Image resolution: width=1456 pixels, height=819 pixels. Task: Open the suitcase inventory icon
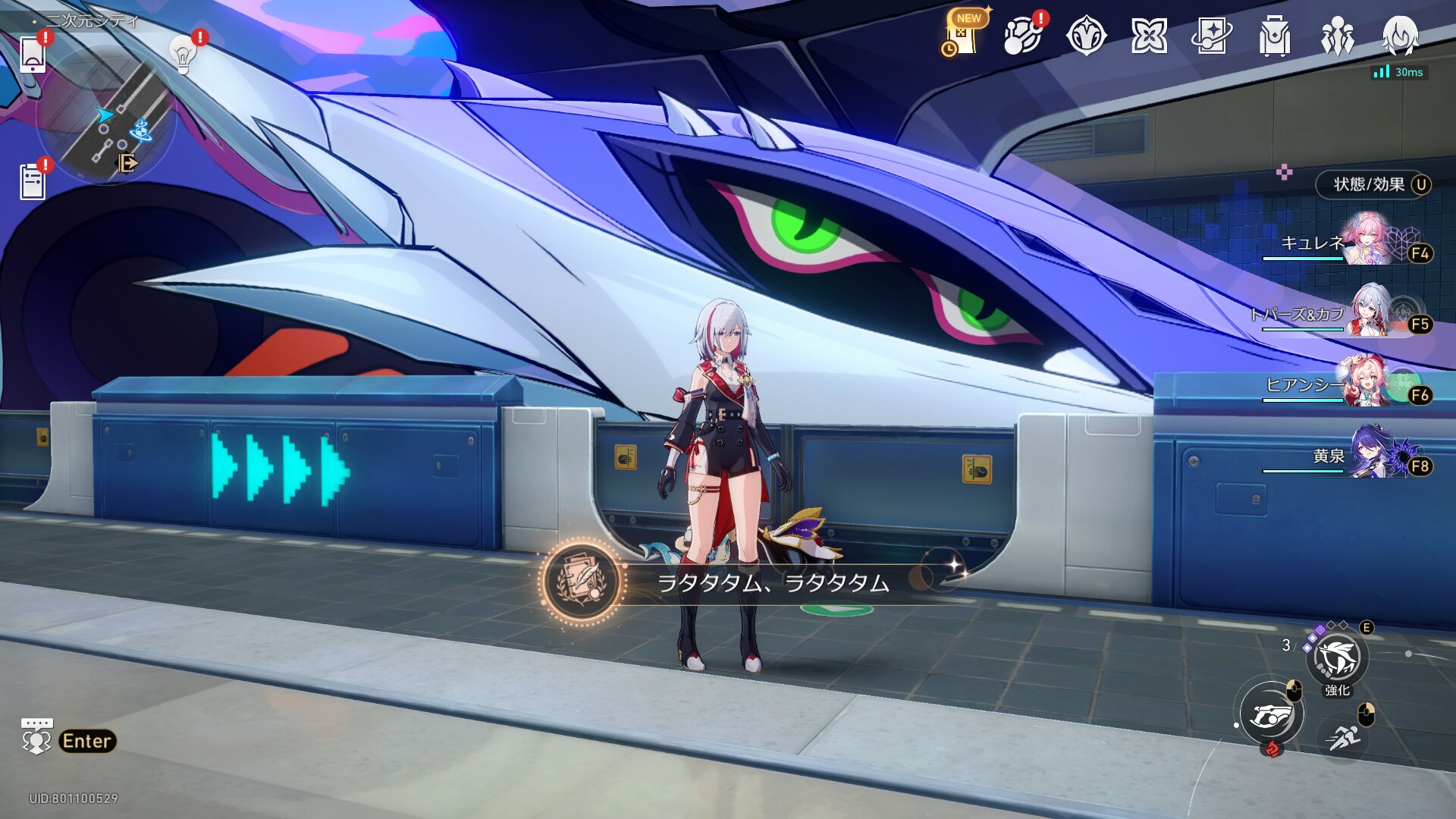[x=1274, y=36]
